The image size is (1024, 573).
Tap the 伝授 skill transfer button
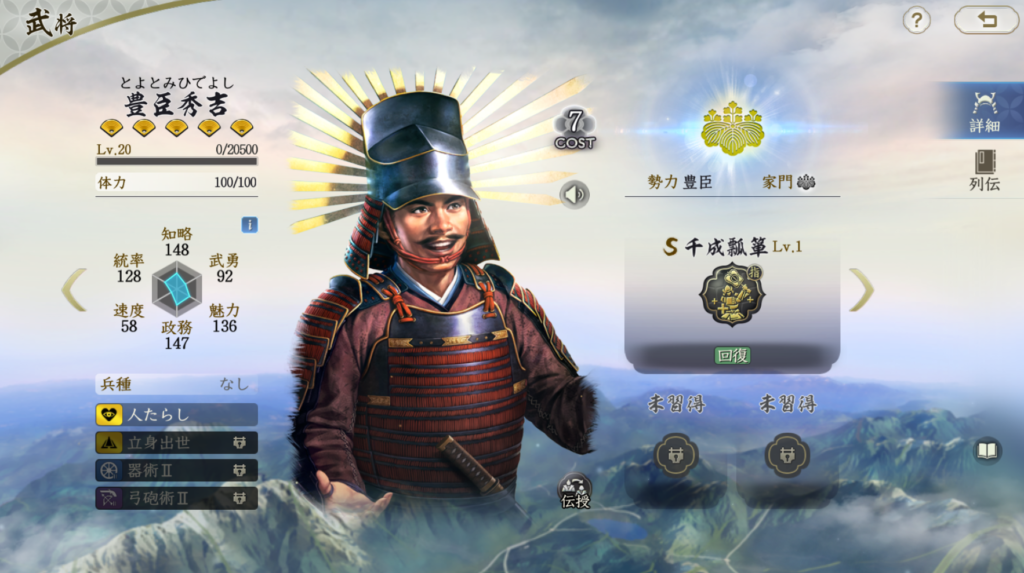pyautogui.click(x=575, y=490)
